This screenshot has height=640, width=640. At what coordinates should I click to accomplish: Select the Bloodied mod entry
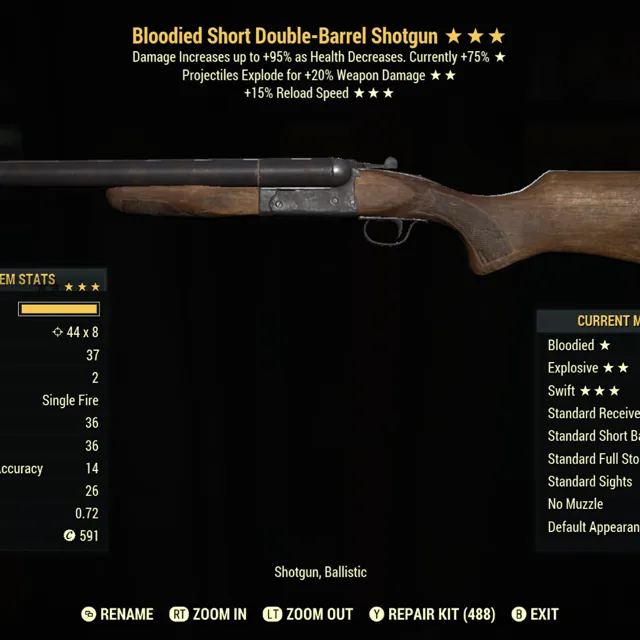580,345
